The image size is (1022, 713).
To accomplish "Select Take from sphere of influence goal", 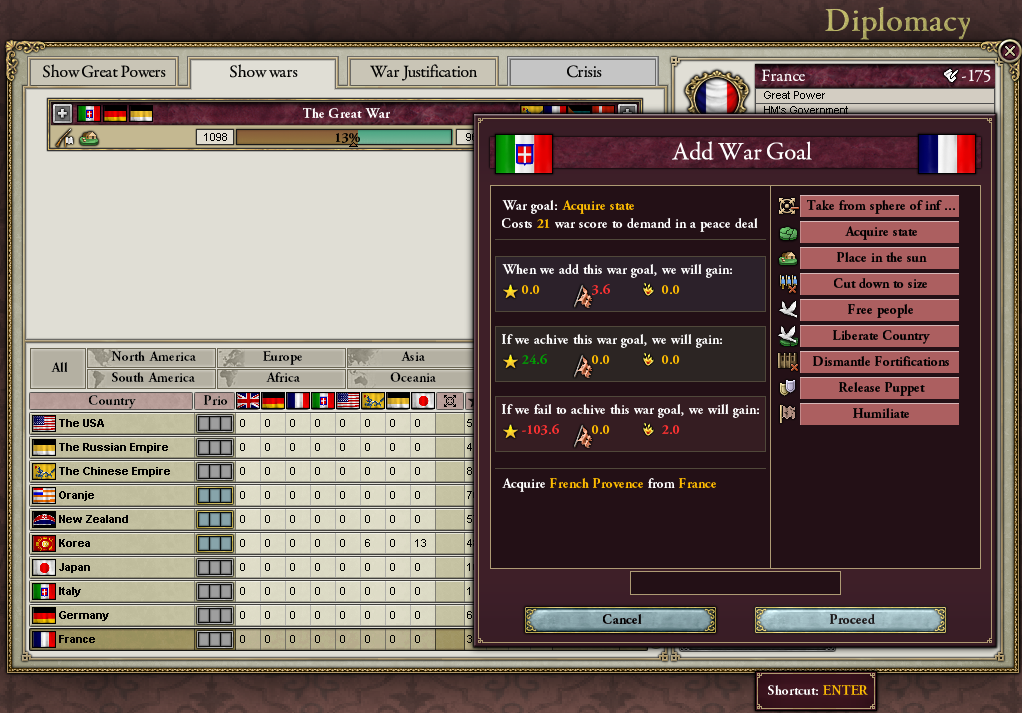I will [x=880, y=206].
